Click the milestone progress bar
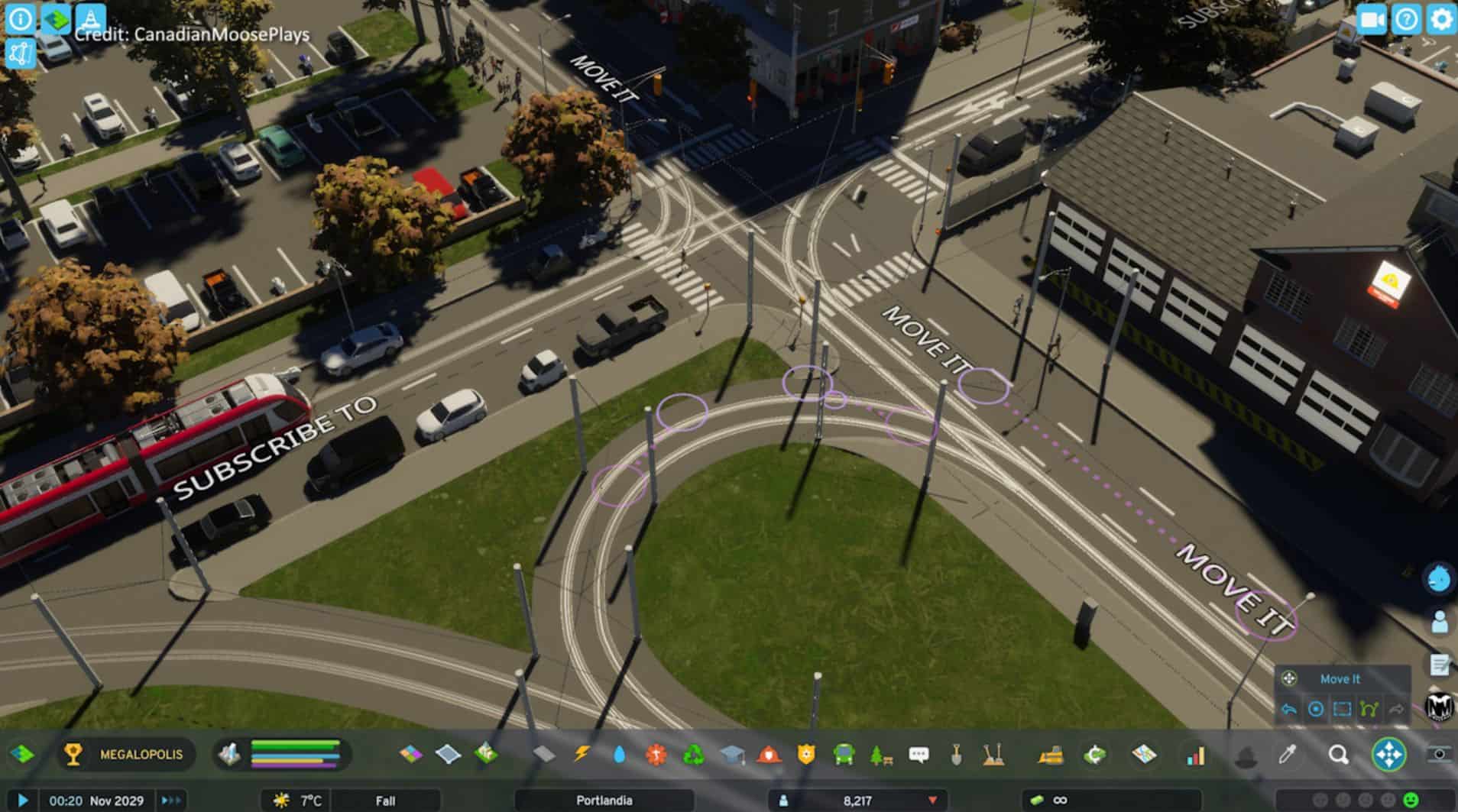Screen dimensions: 1458x812 294,754
